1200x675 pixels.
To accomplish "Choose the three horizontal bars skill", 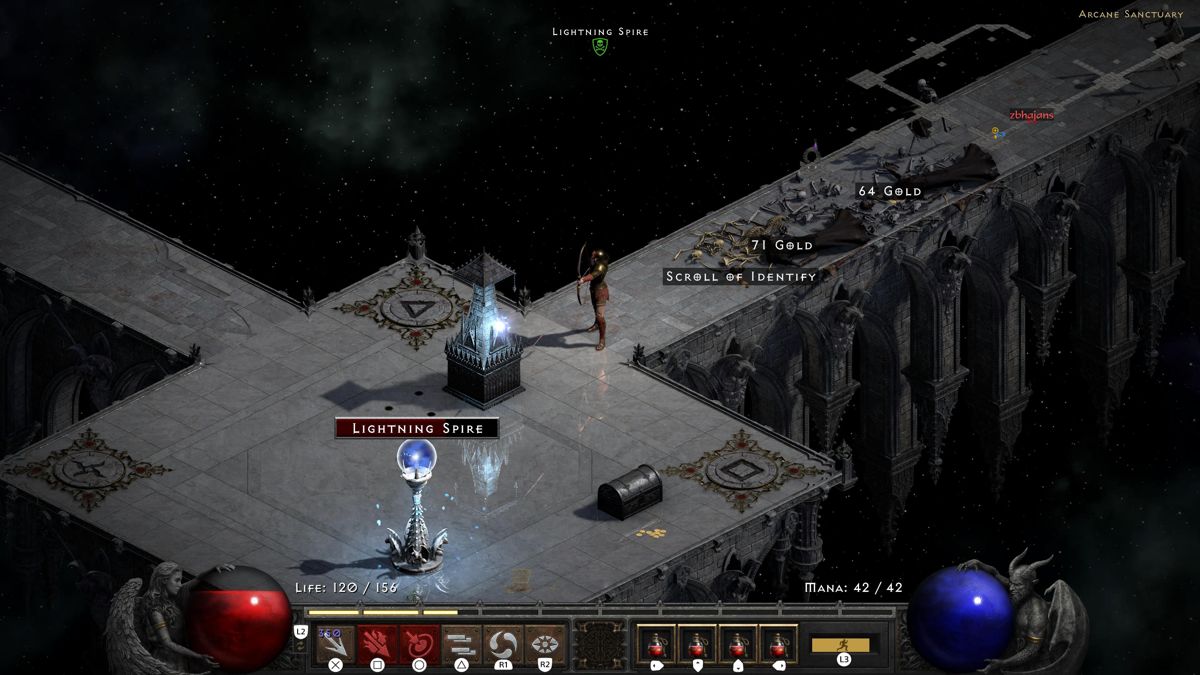I will [461, 643].
